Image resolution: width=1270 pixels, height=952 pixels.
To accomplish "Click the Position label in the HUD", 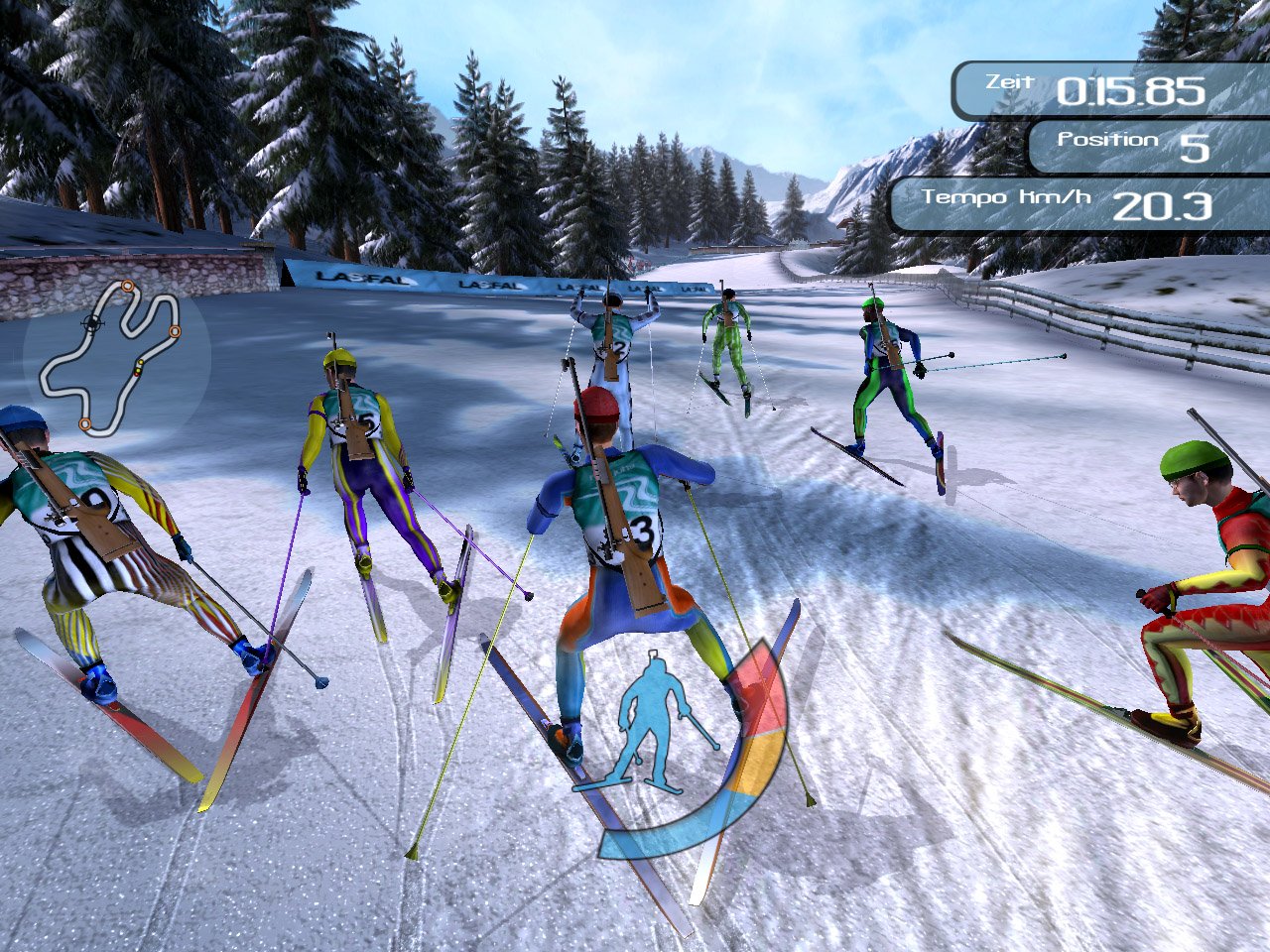I will point(1108,139).
